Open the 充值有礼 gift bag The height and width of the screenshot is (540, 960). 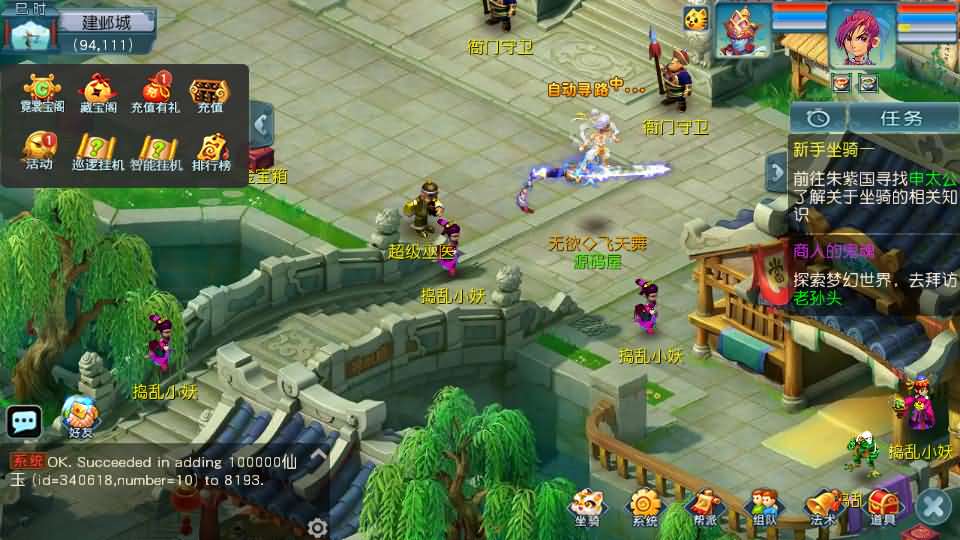pyautogui.click(x=155, y=92)
